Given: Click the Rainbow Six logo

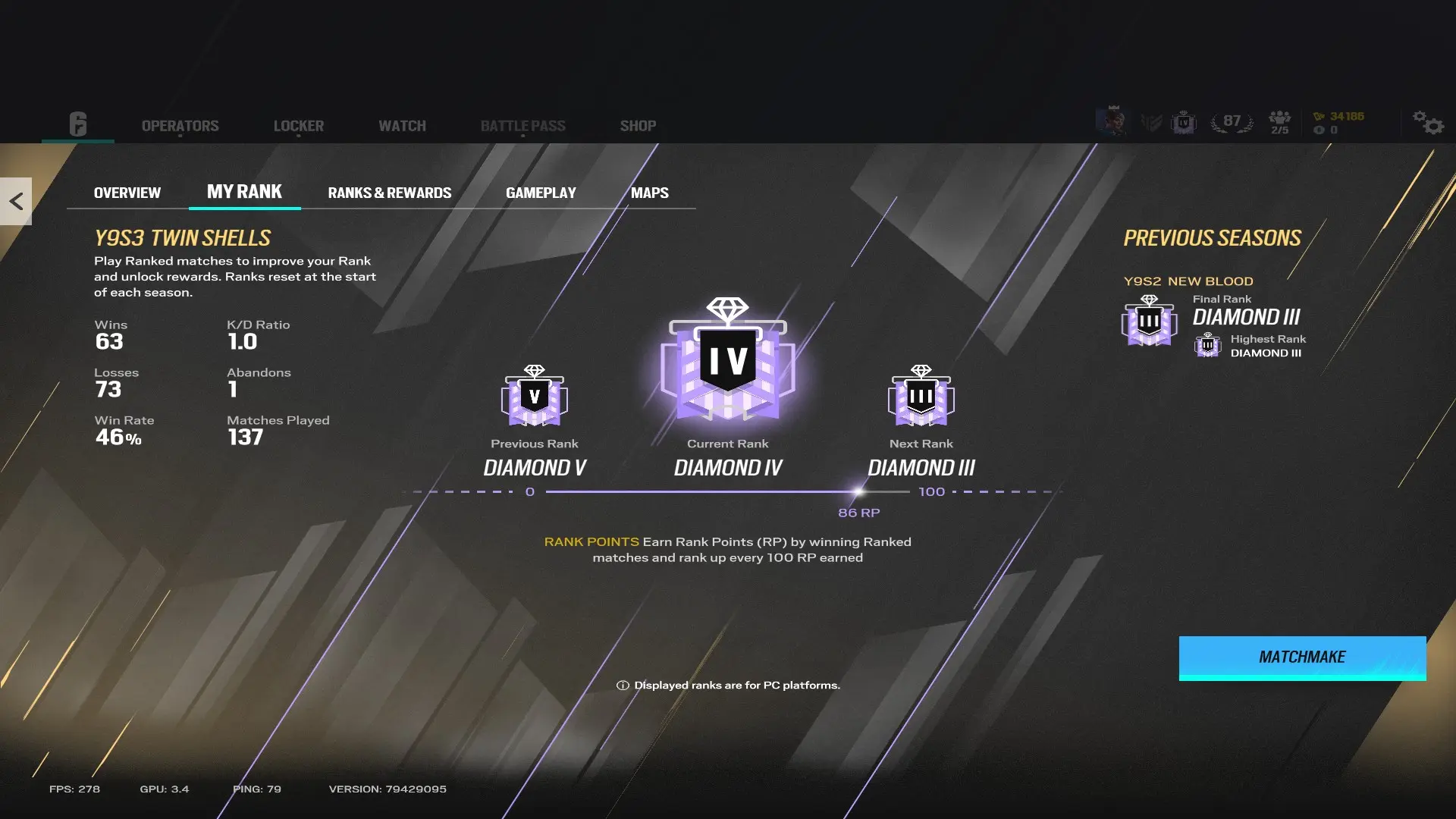Looking at the screenshot, I should 79,124.
